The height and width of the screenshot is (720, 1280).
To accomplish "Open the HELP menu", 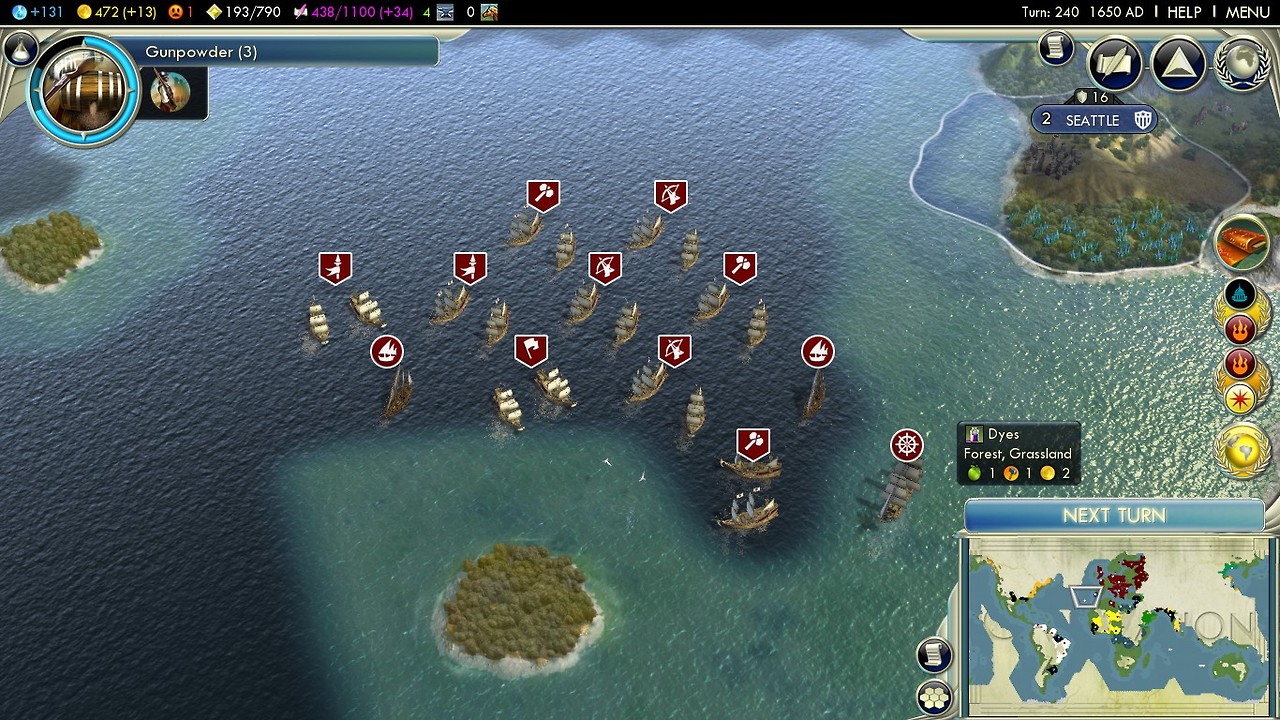I will (1184, 12).
